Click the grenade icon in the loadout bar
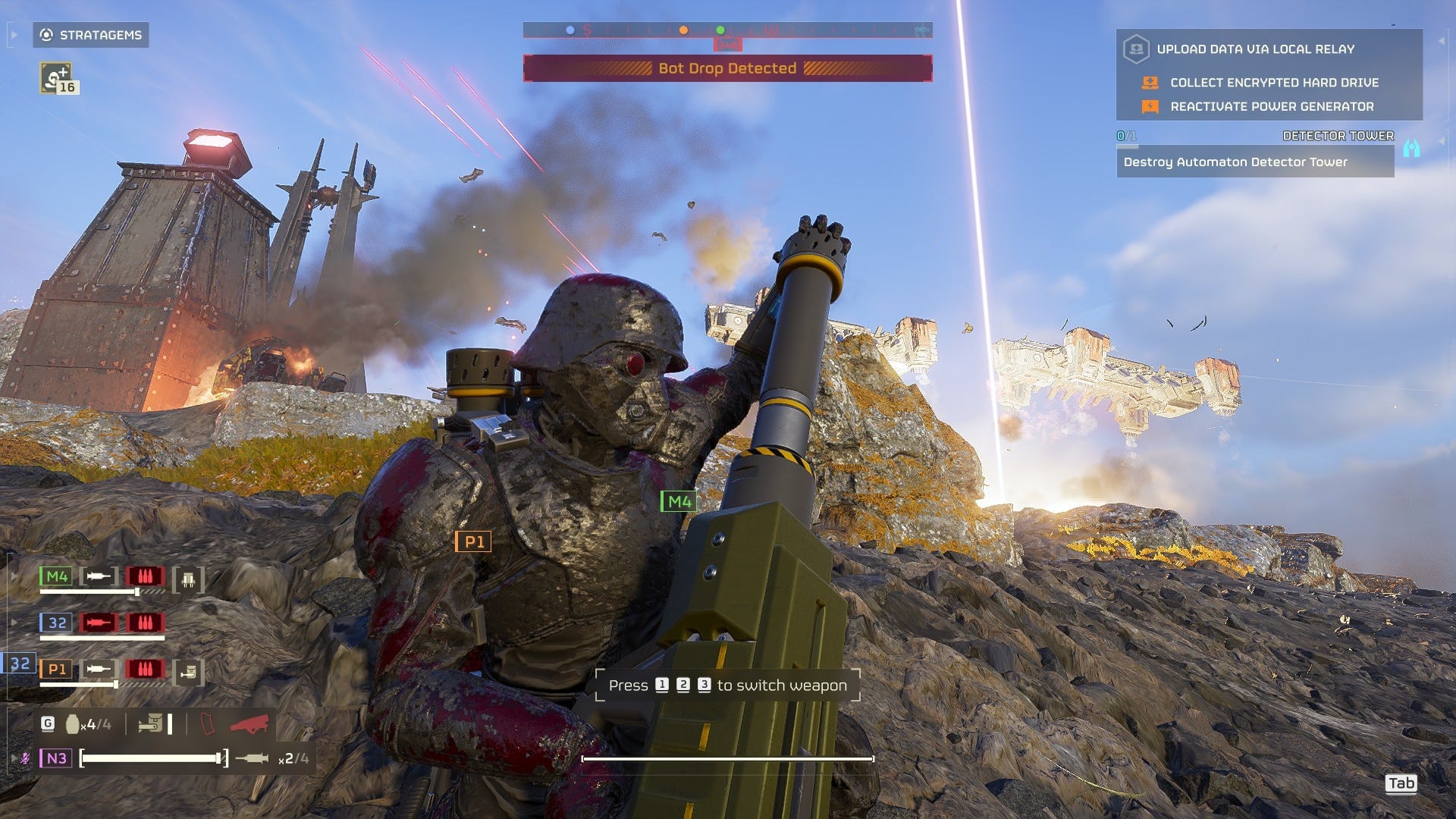The width and height of the screenshot is (1456, 819). point(73,724)
